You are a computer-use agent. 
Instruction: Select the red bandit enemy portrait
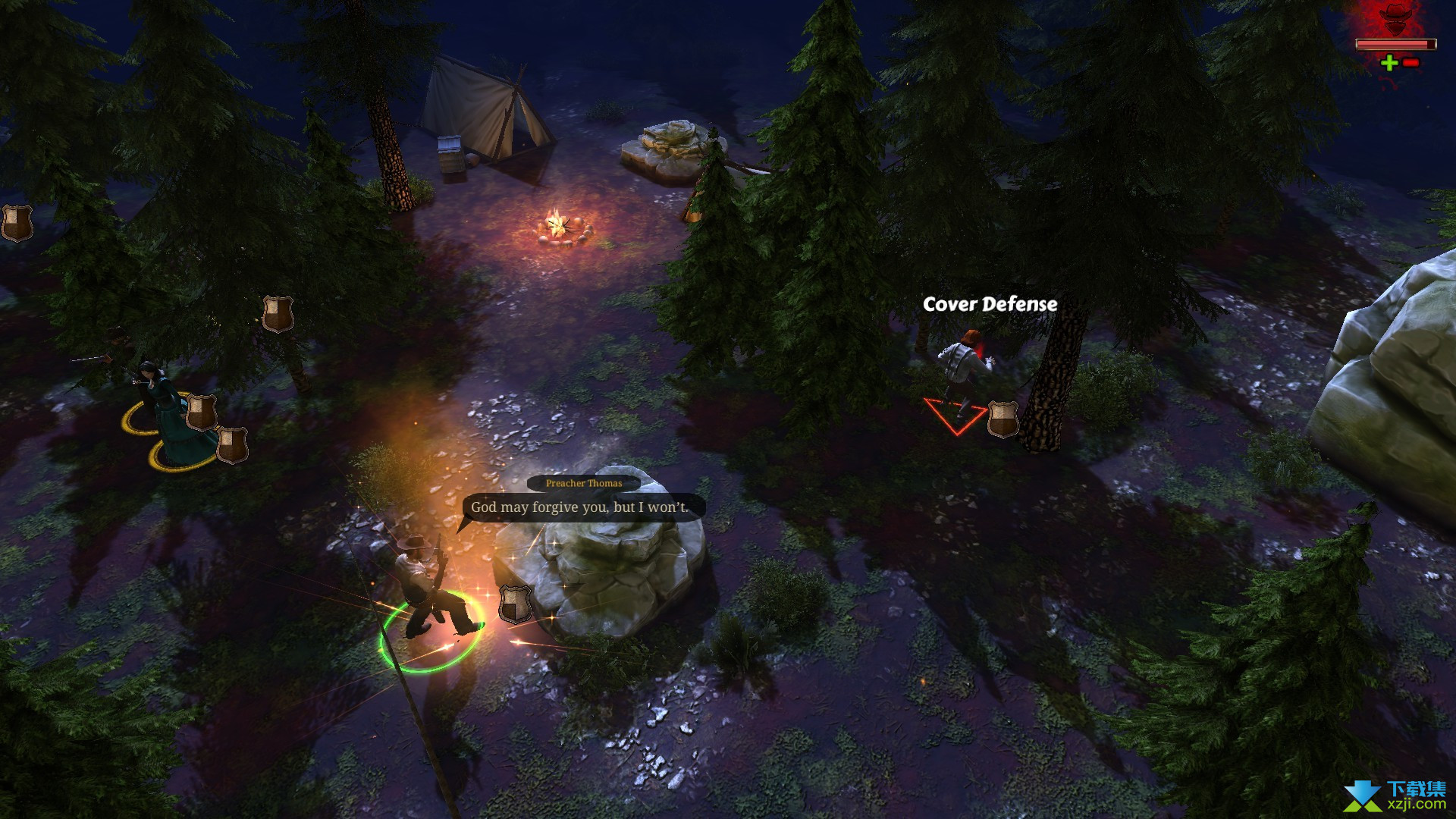click(x=1395, y=18)
